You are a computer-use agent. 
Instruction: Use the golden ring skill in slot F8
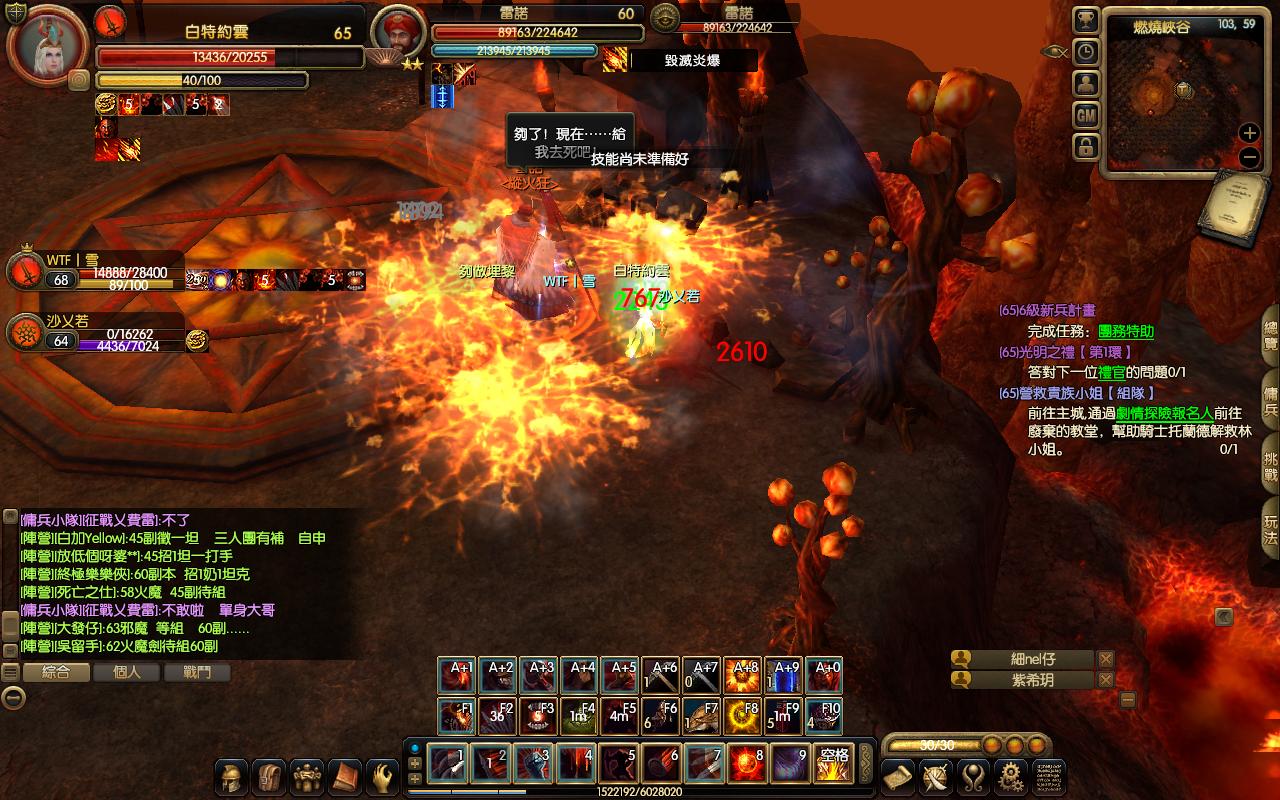[x=742, y=717]
